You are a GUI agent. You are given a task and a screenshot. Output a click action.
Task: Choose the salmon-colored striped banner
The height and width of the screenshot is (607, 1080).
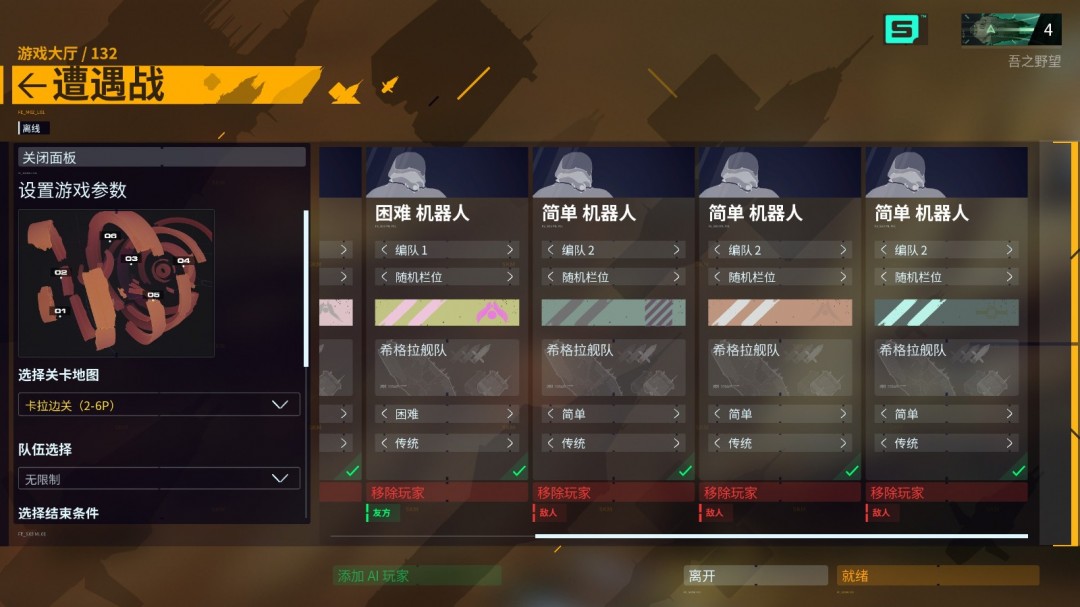point(780,313)
